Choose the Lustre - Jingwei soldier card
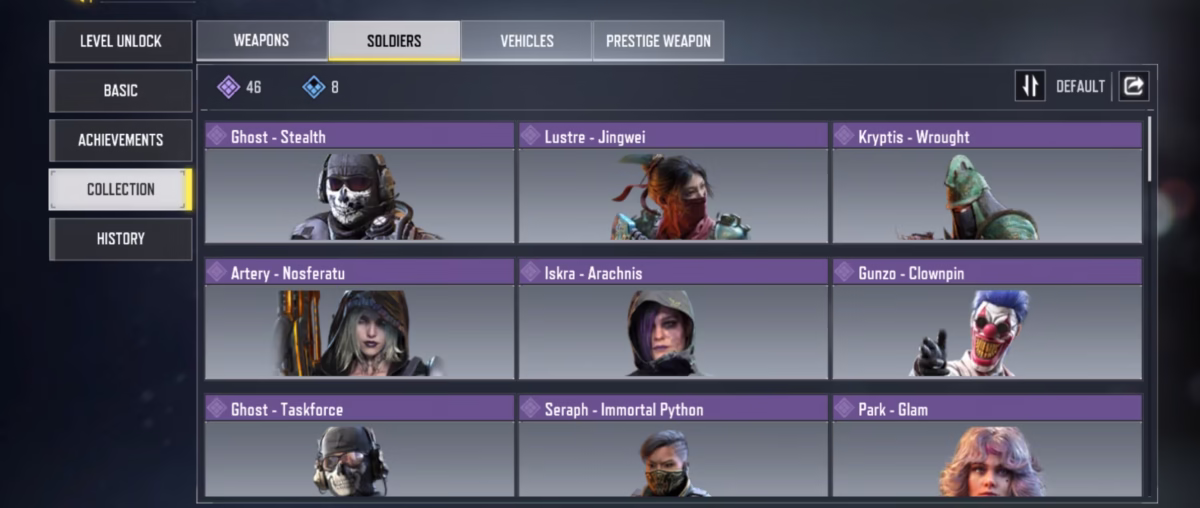1200x508 pixels. click(x=673, y=183)
